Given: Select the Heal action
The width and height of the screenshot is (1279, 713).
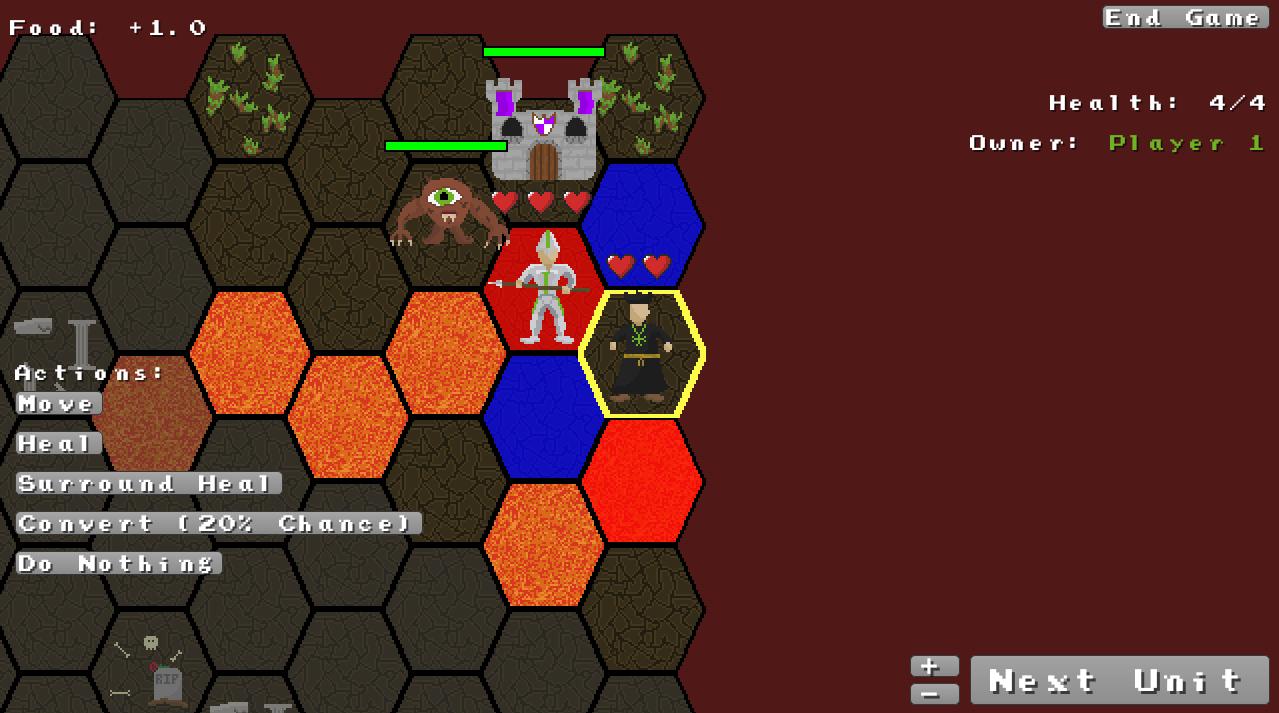Looking at the screenshot, I should point(59,444).
